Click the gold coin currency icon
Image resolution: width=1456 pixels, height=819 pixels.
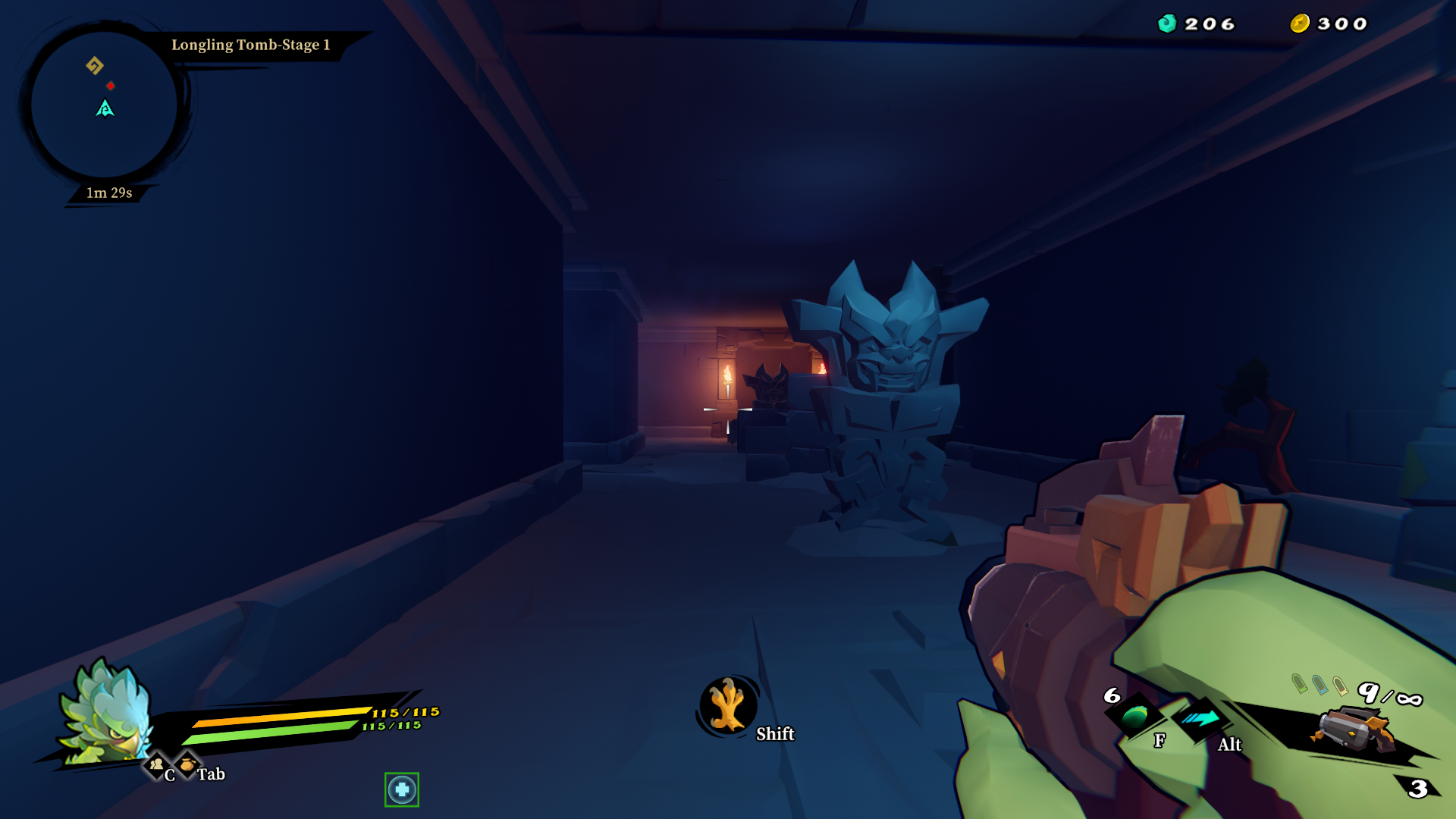coord(1300,24)
